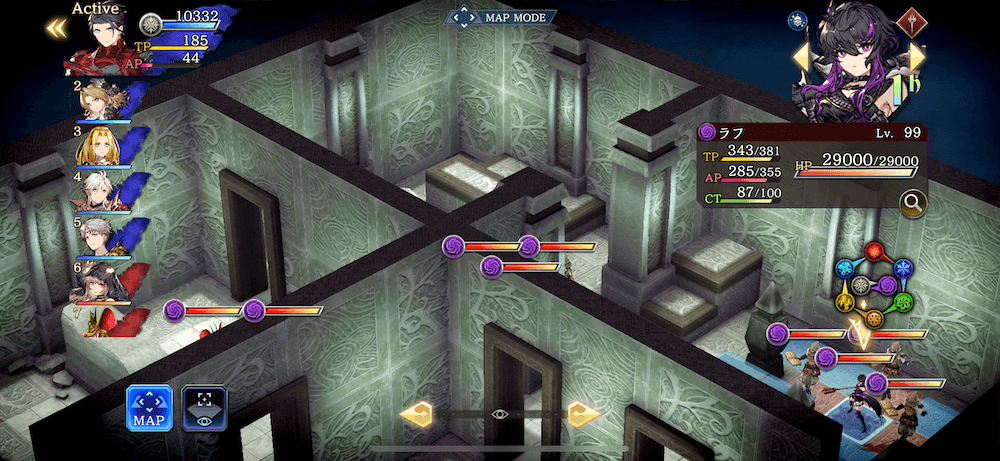Screen dimensions: 1000x461
Task: Rotate the camera right with the gold arrow
Action: pyautogui.click(x=582, y=413)
